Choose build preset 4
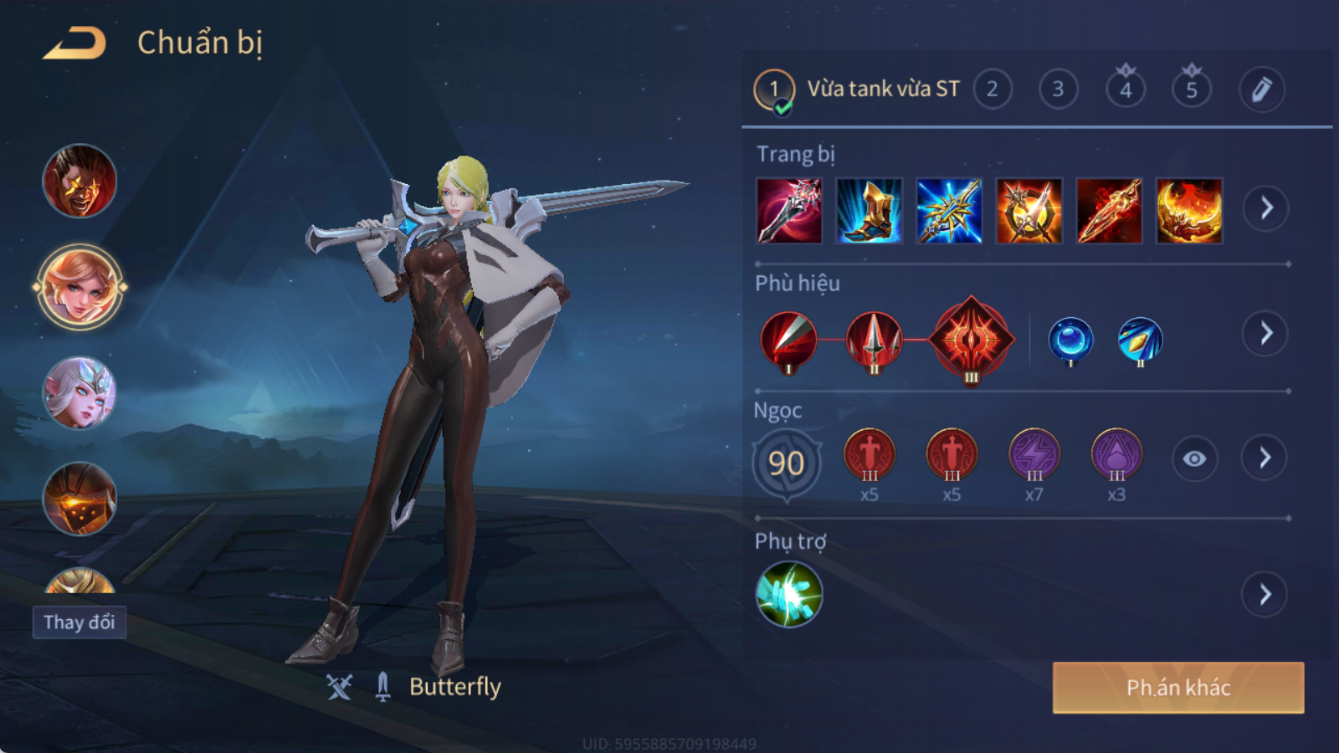The height and width of the screenshot is (753, 1339). pyautogui.click(x=1125, y=90)
